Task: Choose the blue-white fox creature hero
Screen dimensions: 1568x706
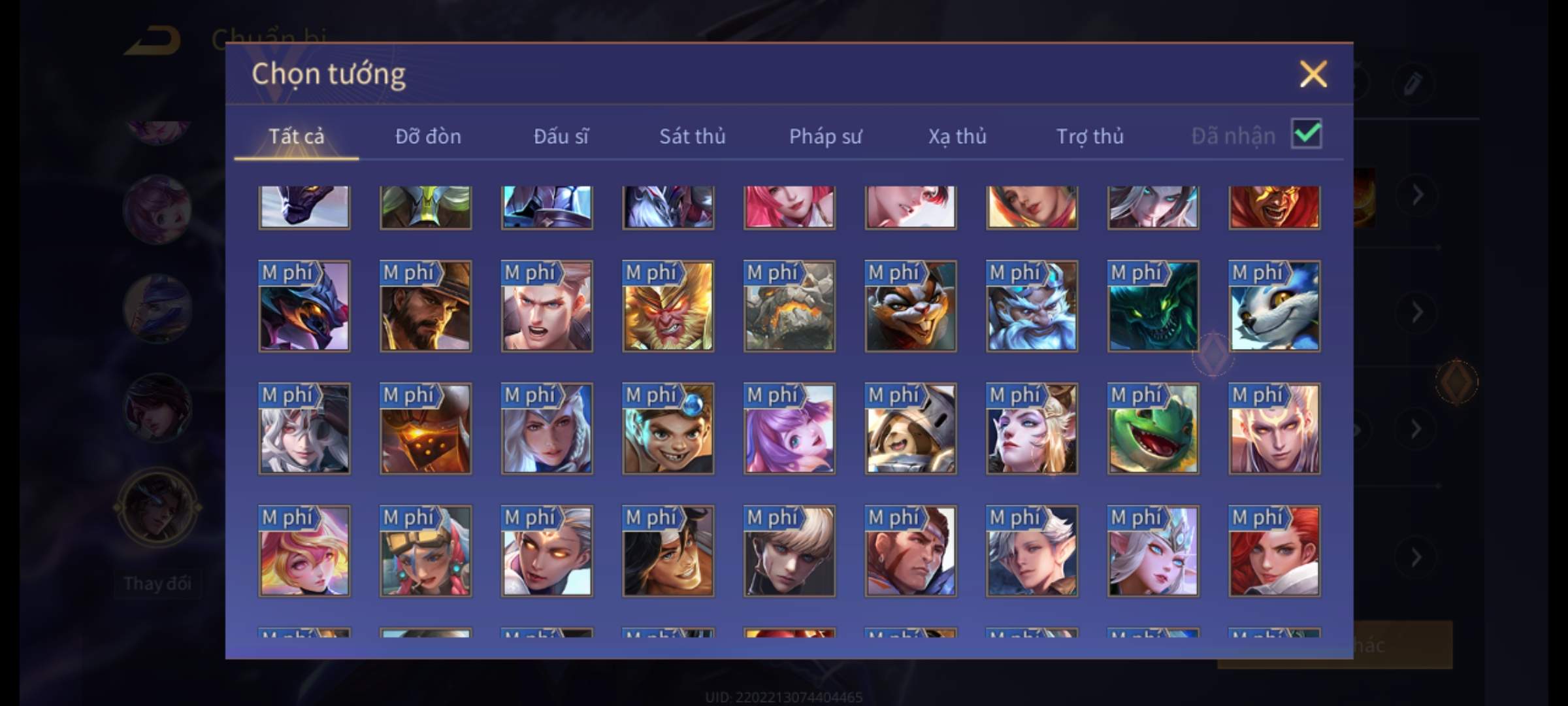Action: tap(1274, 307)
